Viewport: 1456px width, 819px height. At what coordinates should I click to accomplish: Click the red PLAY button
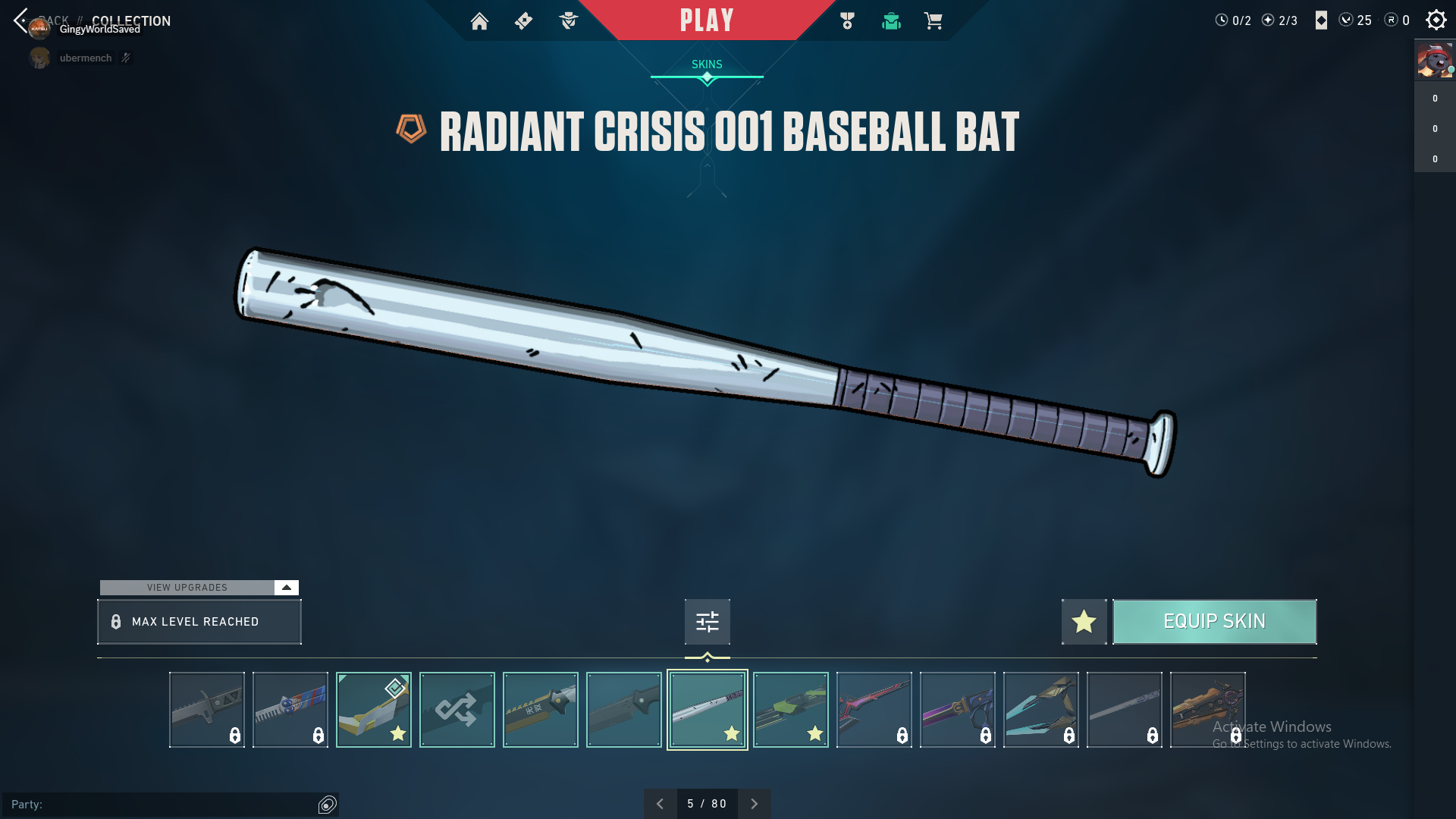pyautogui.click(x=706, y=20)
